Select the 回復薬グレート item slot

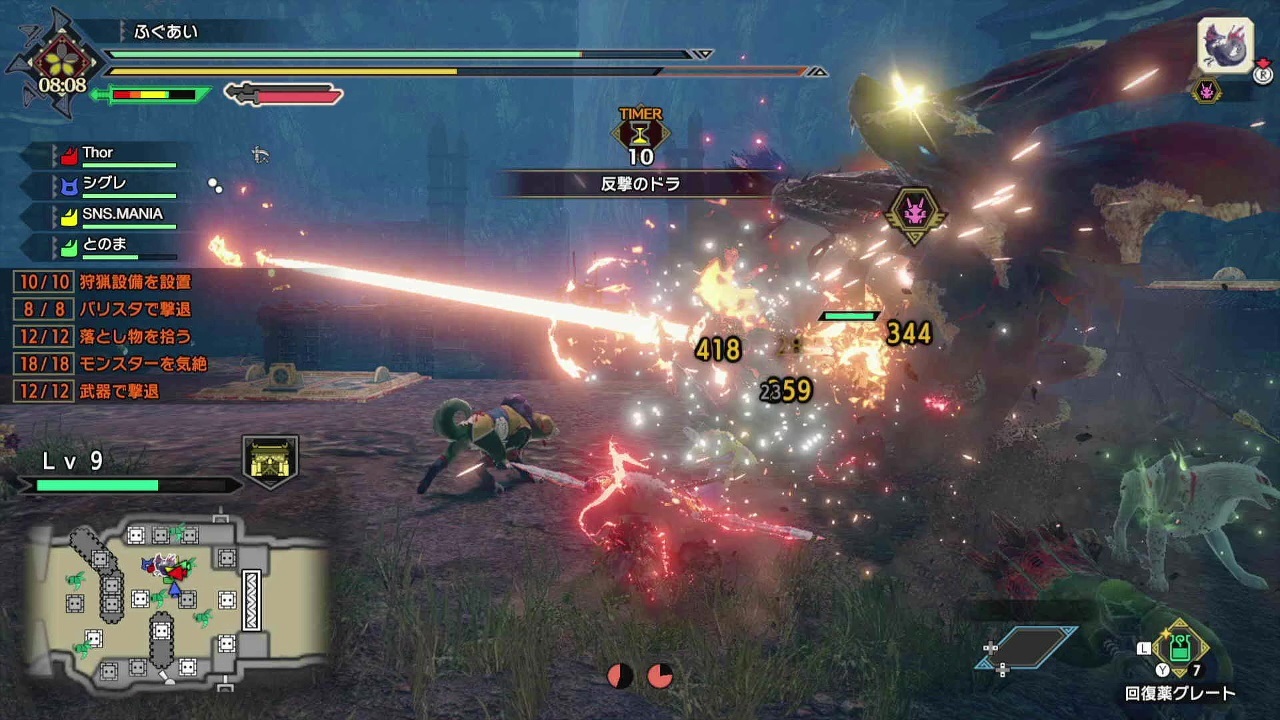point(1180,650)
